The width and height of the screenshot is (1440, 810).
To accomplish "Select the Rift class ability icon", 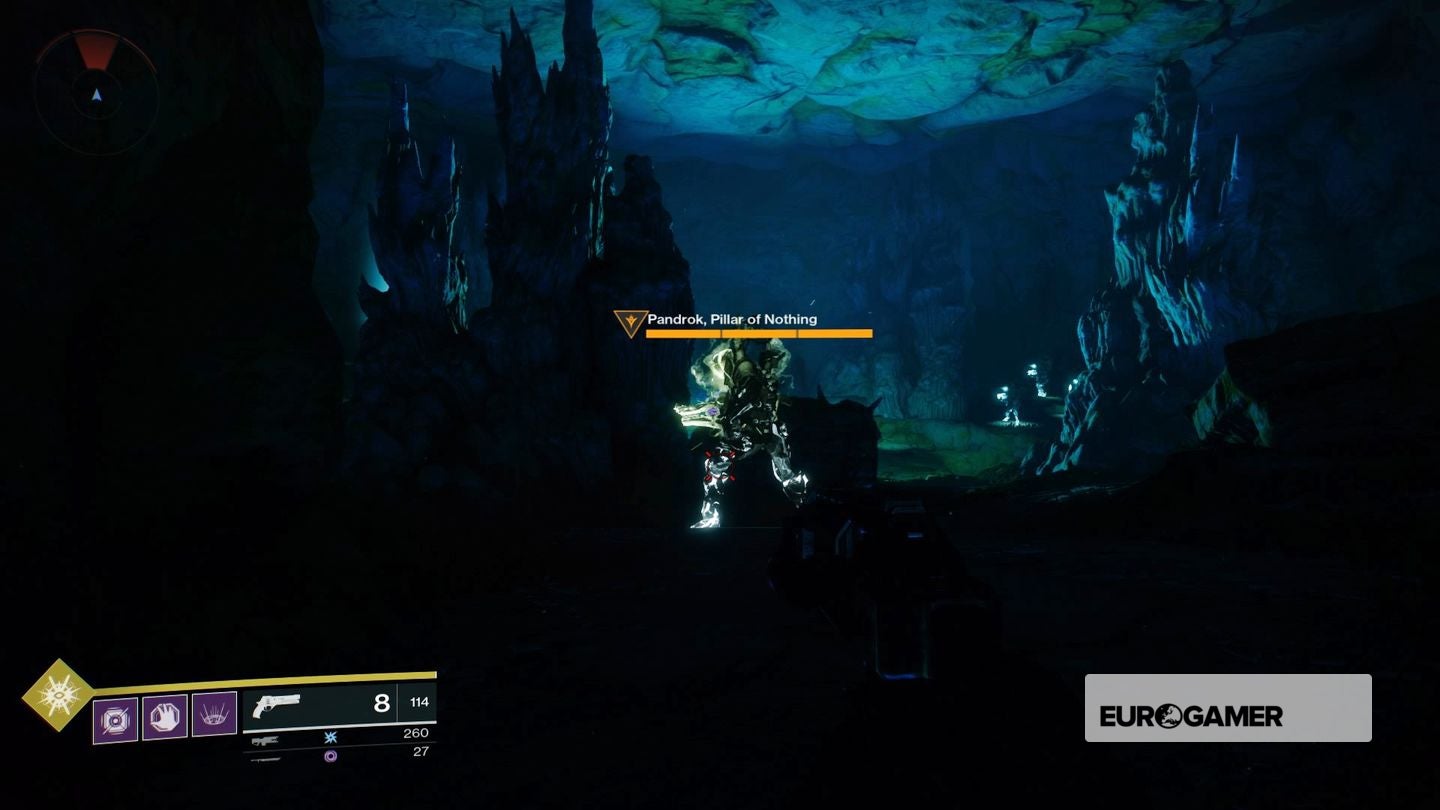I will click(x=213, y=714).
